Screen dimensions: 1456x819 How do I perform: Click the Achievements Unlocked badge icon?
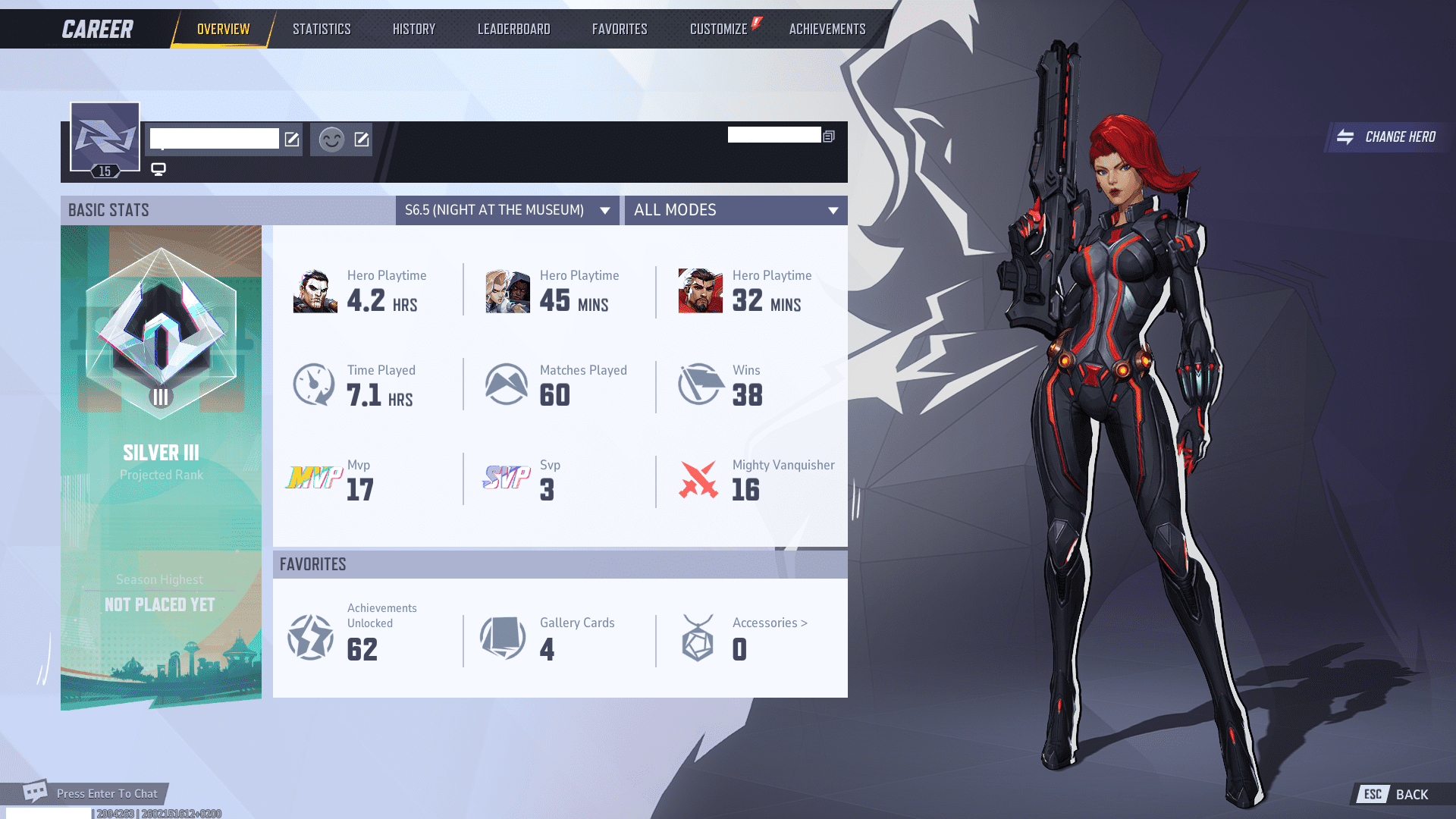[x=311, y=638]
